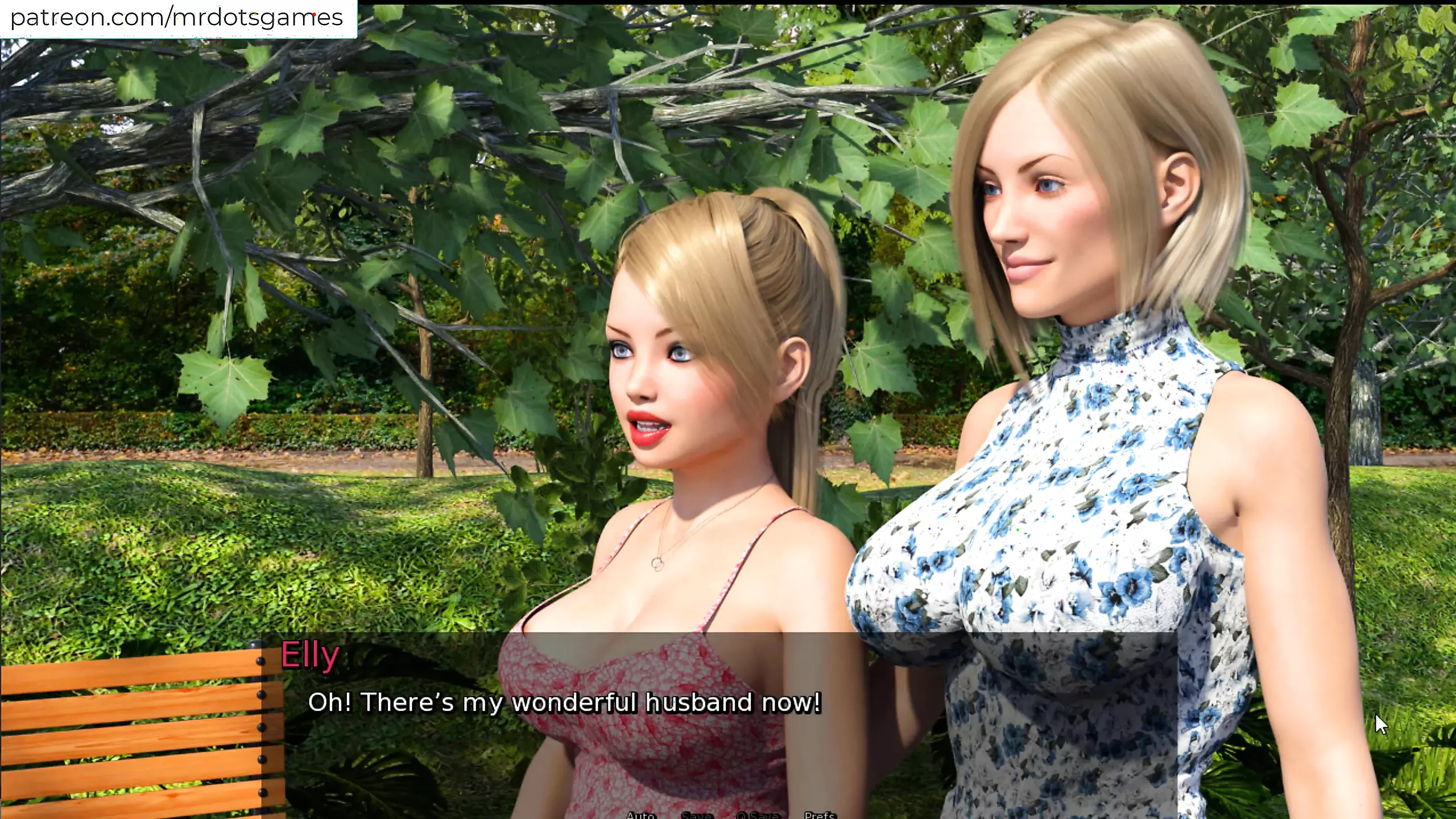Viewport: 1456px width, 819px height.
Task: Toggle Auto advance in the quick menu
Action: click(x=640, y=814)
